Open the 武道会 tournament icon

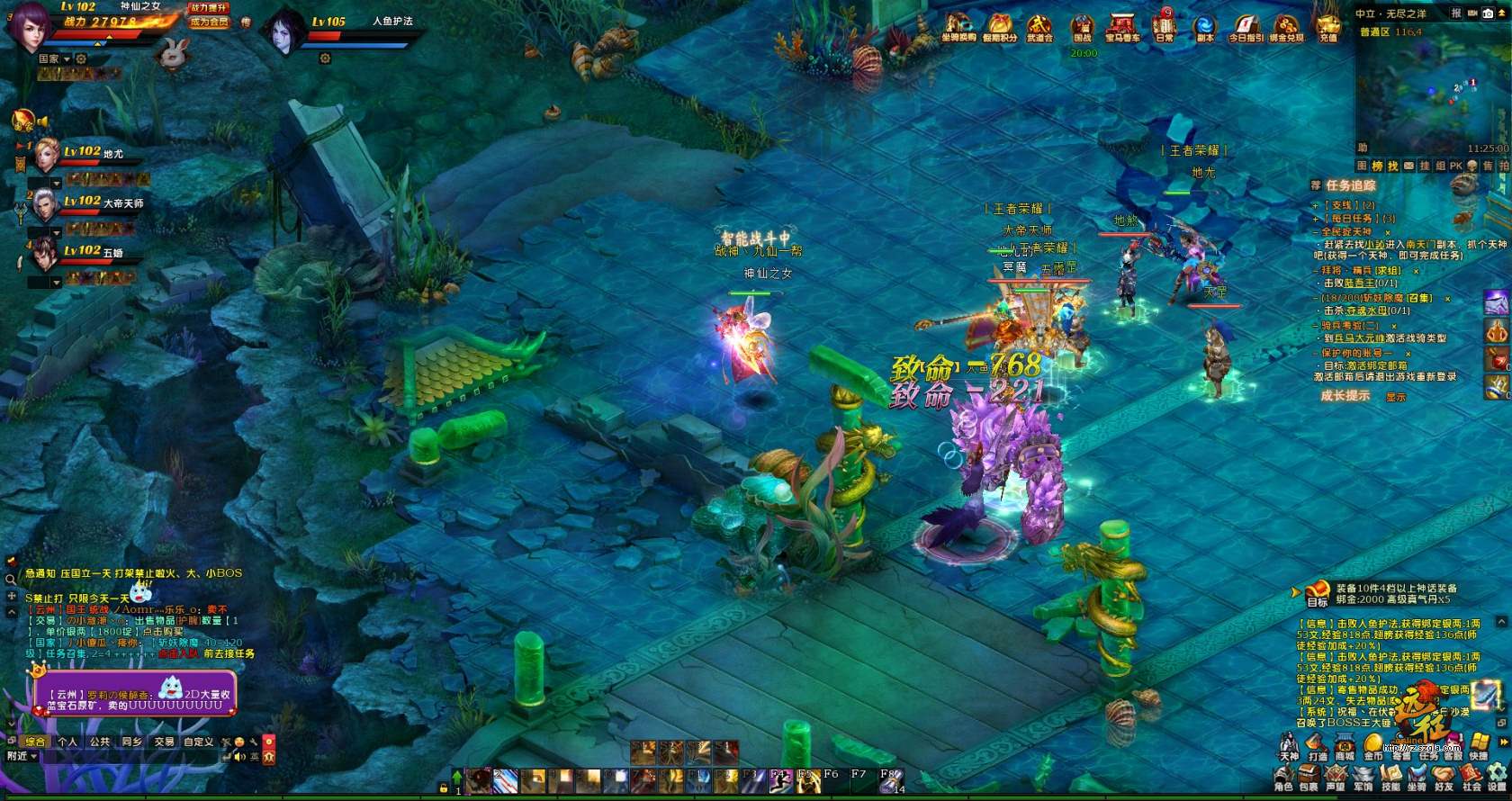tap(1039, 26)
